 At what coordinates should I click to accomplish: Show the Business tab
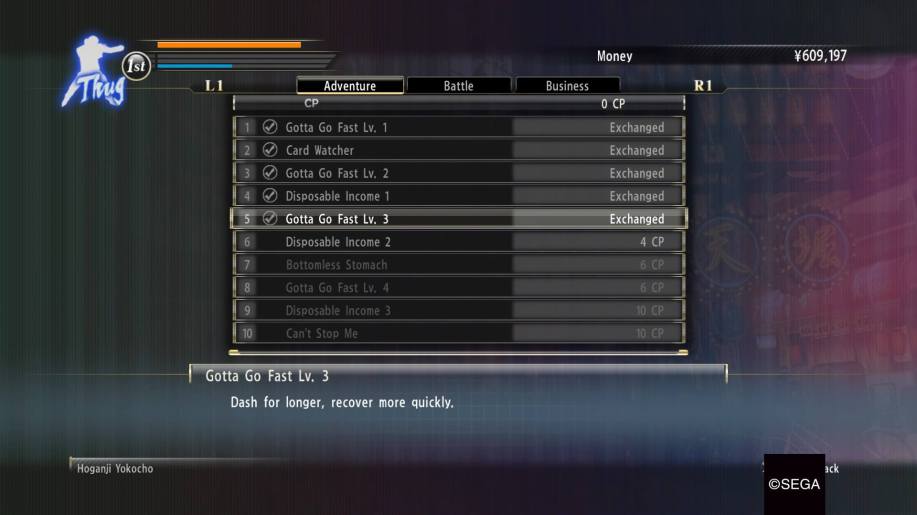point(567,86)
